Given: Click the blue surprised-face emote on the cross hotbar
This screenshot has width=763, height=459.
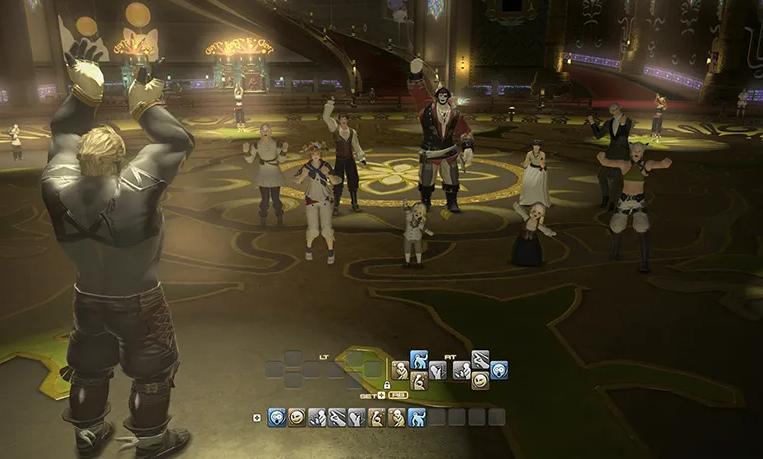Looking at the screenshot, I should [499, 370].
